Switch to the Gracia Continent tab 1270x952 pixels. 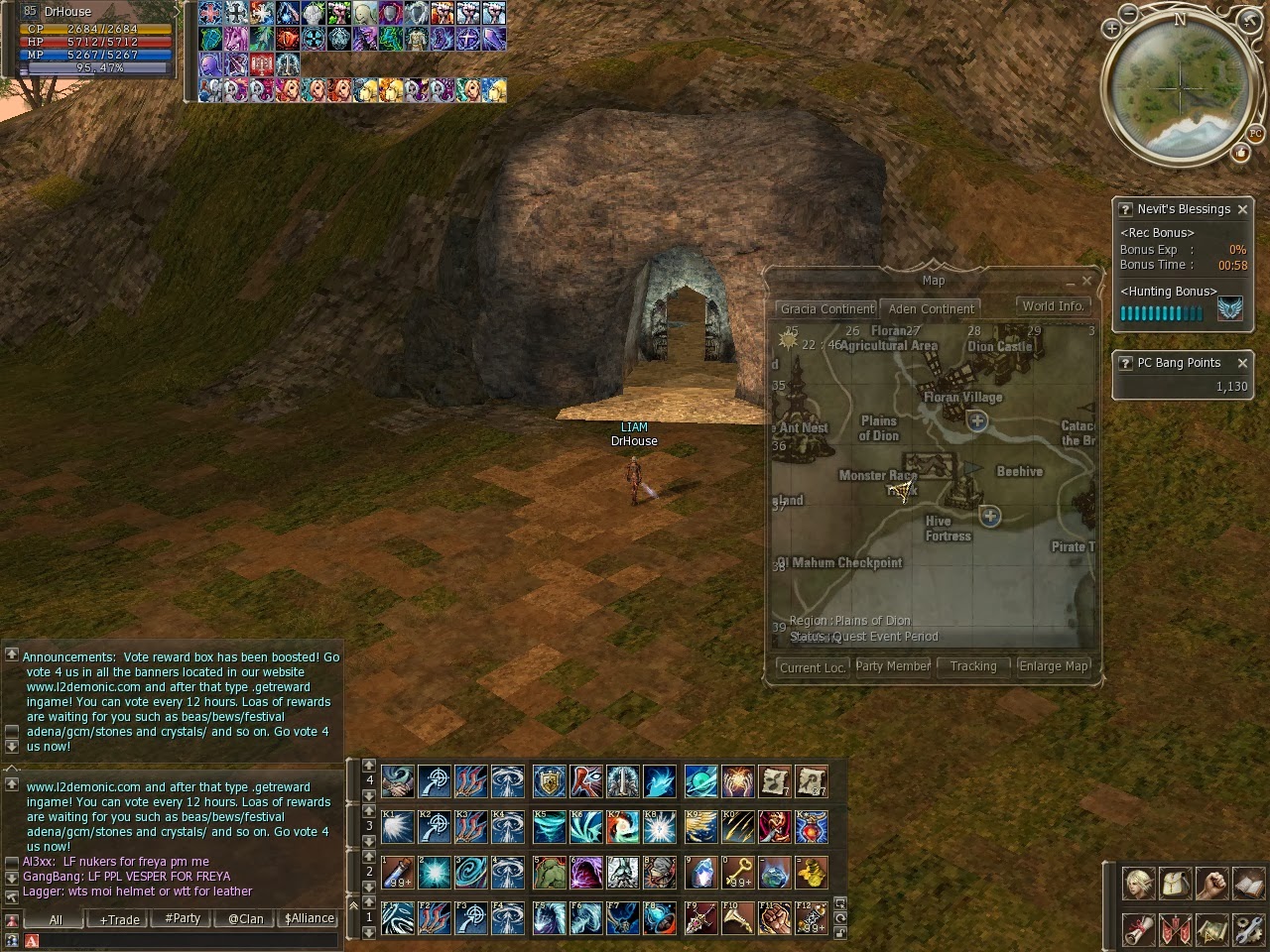826,309
